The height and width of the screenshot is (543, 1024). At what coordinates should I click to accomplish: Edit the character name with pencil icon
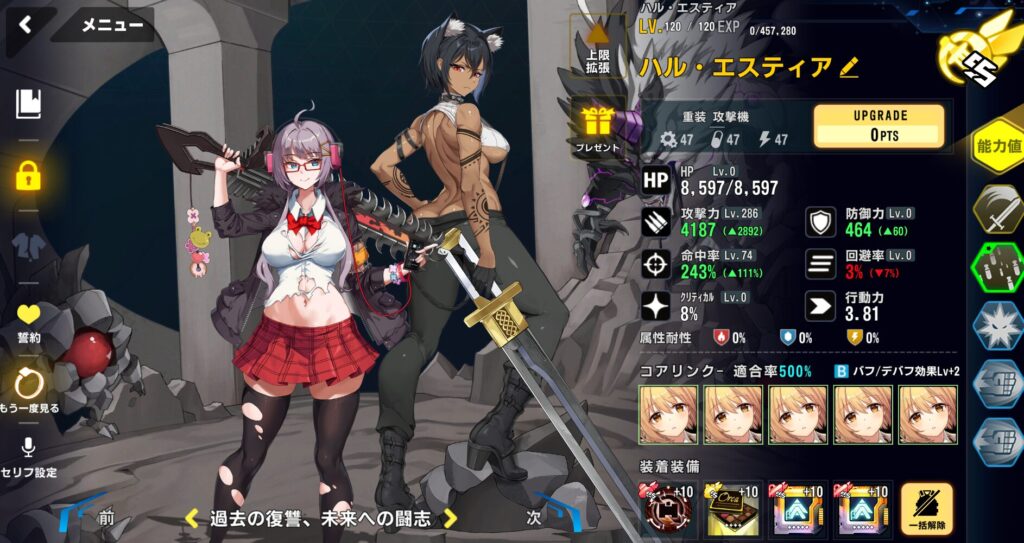849,67
